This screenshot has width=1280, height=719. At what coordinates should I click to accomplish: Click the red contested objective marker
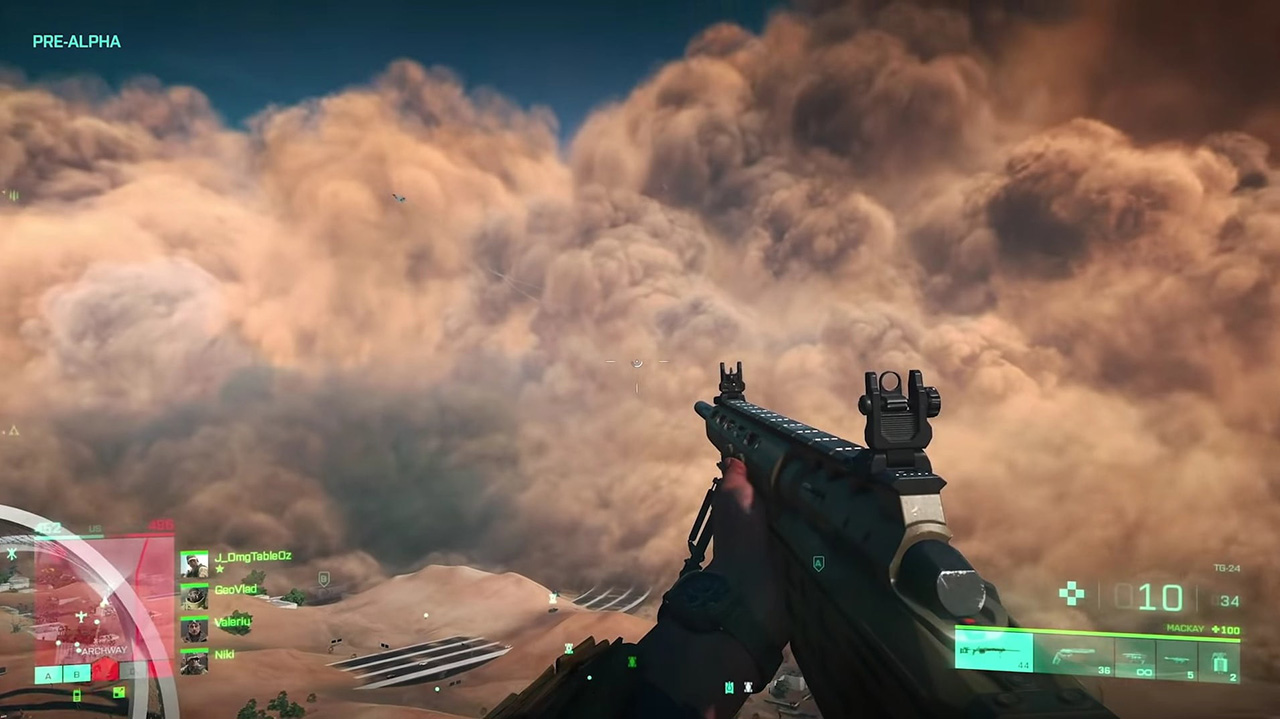point(104,671)
